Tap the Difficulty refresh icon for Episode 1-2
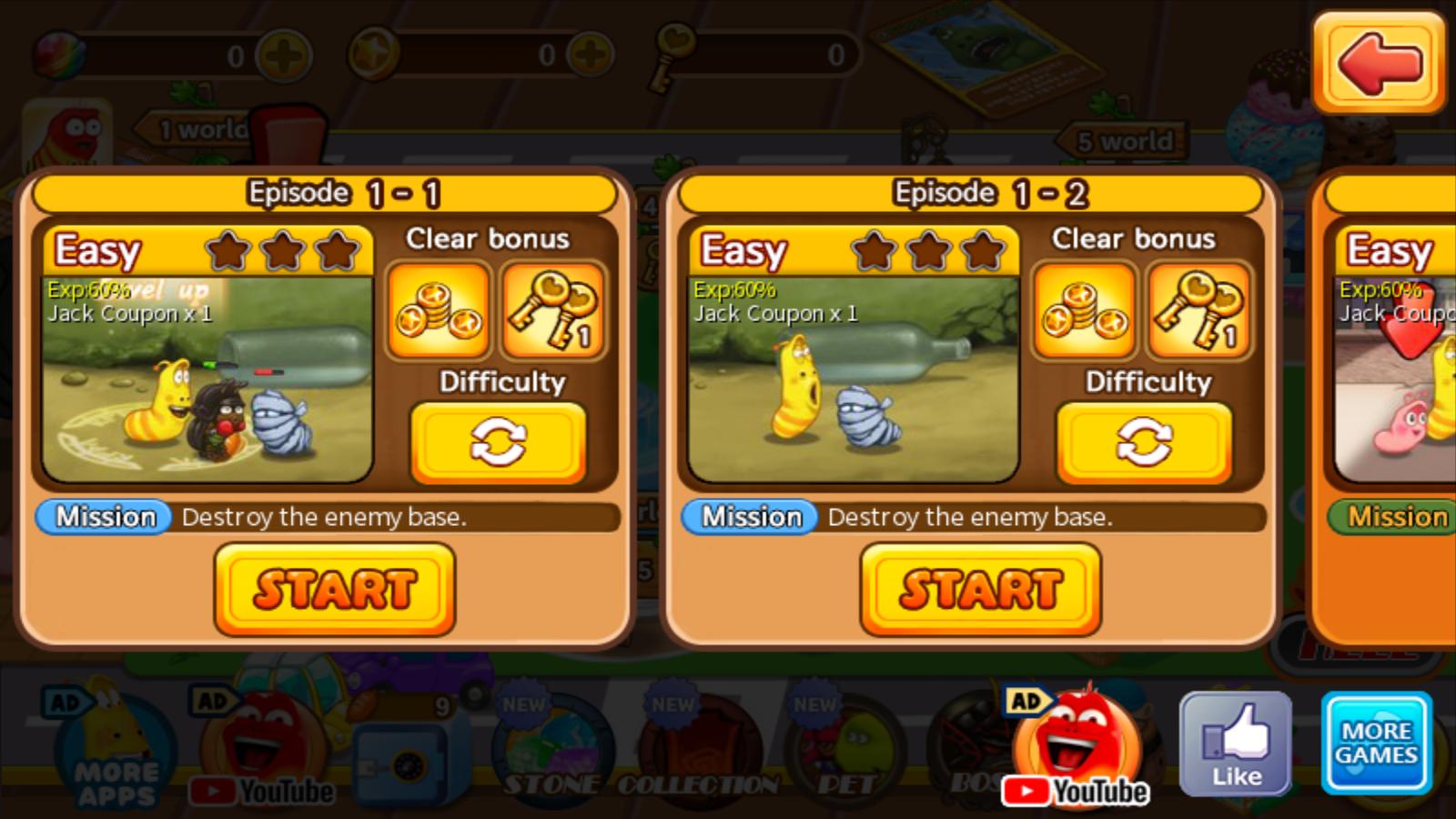Screen dimensions: 1456x819 pyautogui.click(x=1145, y=441)
